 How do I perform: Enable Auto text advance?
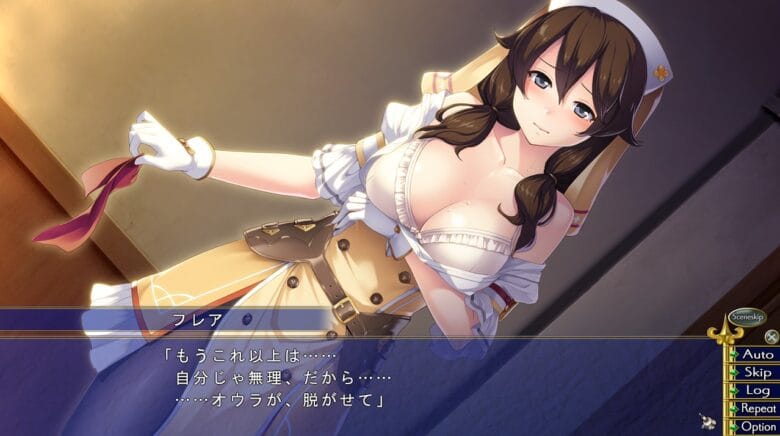point(756,354)
